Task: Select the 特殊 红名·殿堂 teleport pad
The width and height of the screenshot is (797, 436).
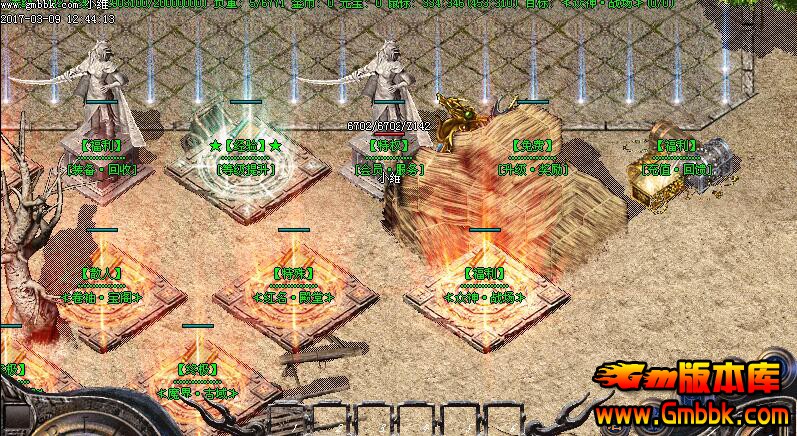Action: pyautogui.click(x=293, y=296)
